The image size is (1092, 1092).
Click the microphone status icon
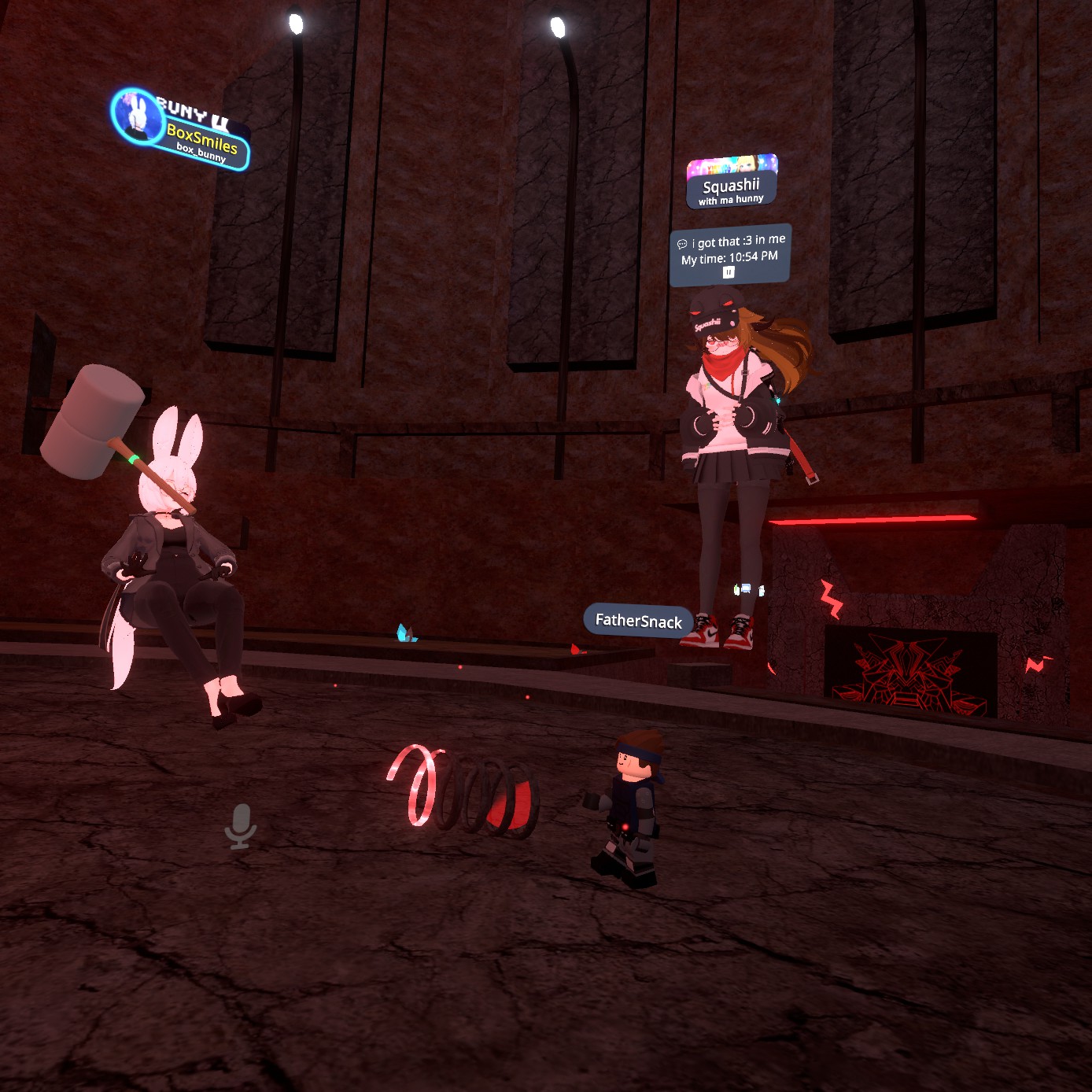tap(240, 826)
